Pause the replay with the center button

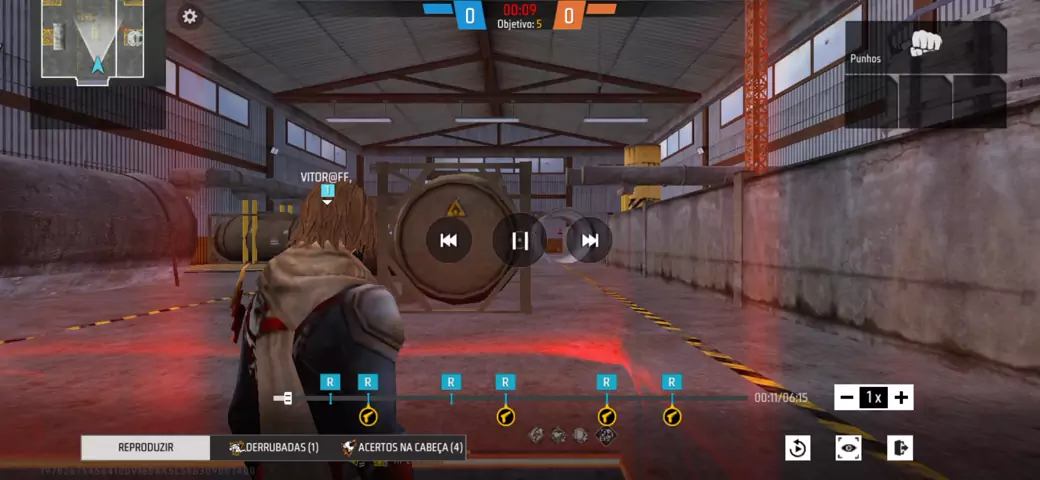click(x=519, y=240)
